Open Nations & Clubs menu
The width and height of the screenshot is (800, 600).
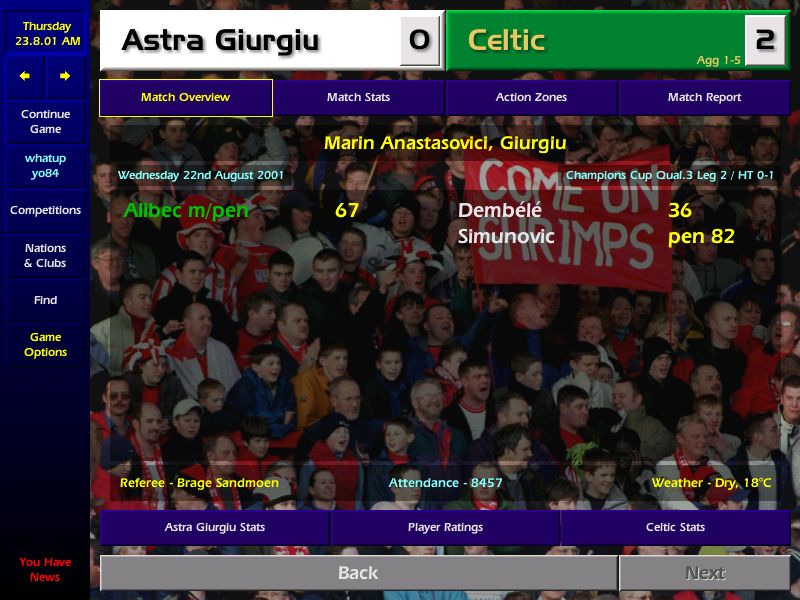pyautogui.click(x=45, y=255)
